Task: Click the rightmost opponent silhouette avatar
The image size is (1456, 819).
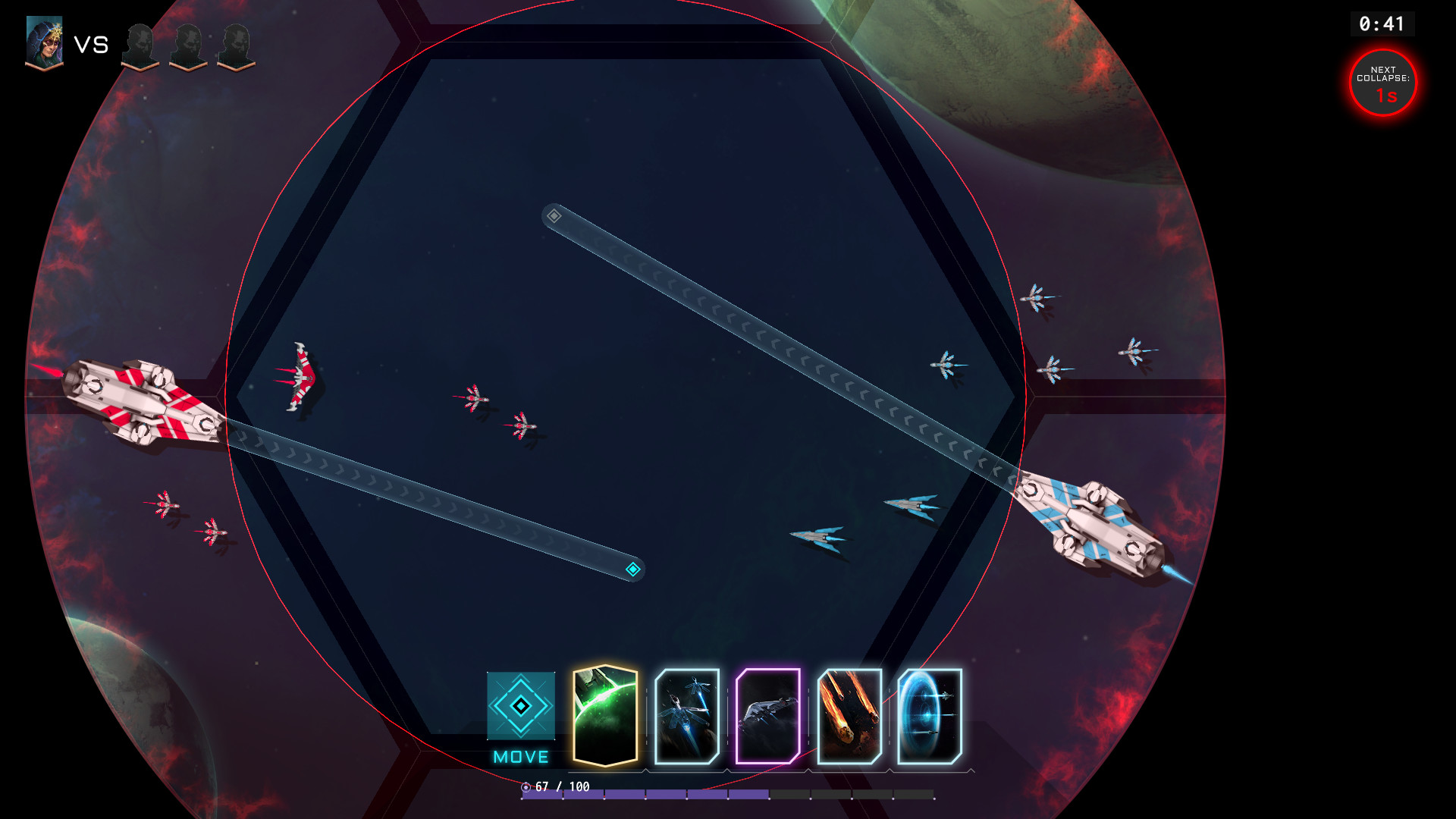Action: (235, 45)
